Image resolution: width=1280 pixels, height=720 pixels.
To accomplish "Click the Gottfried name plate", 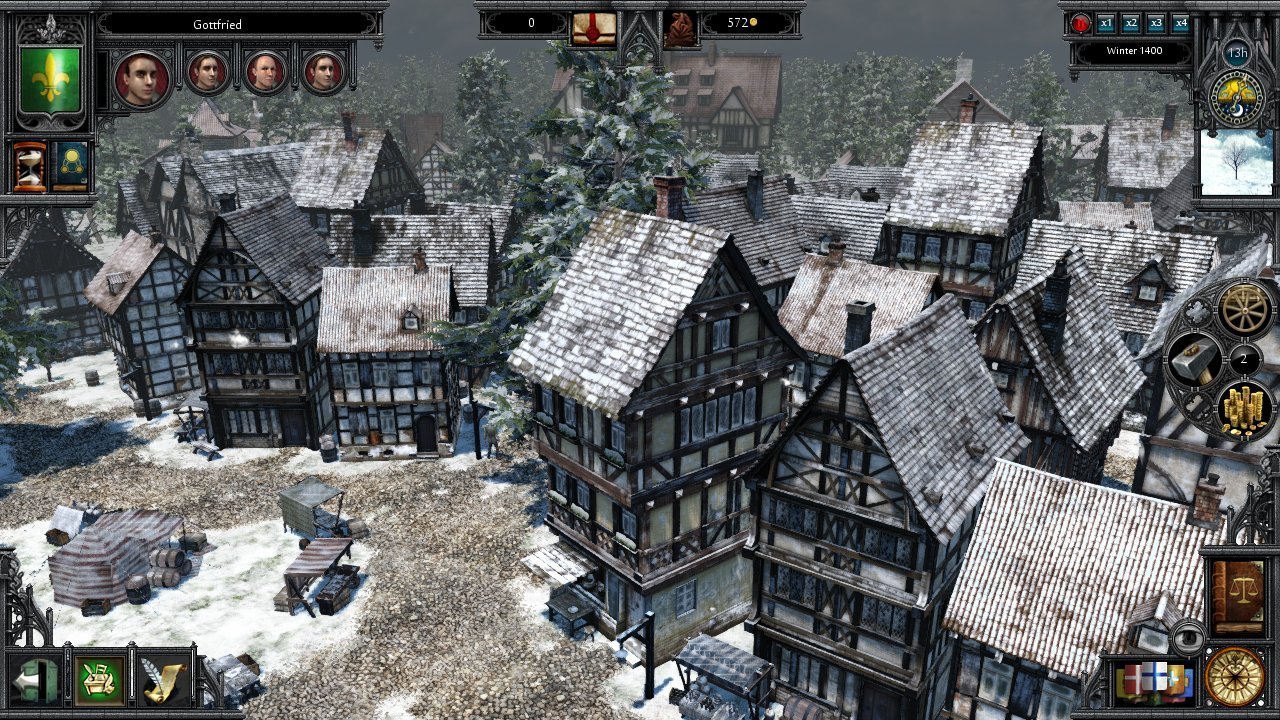I will coord(218,25).
